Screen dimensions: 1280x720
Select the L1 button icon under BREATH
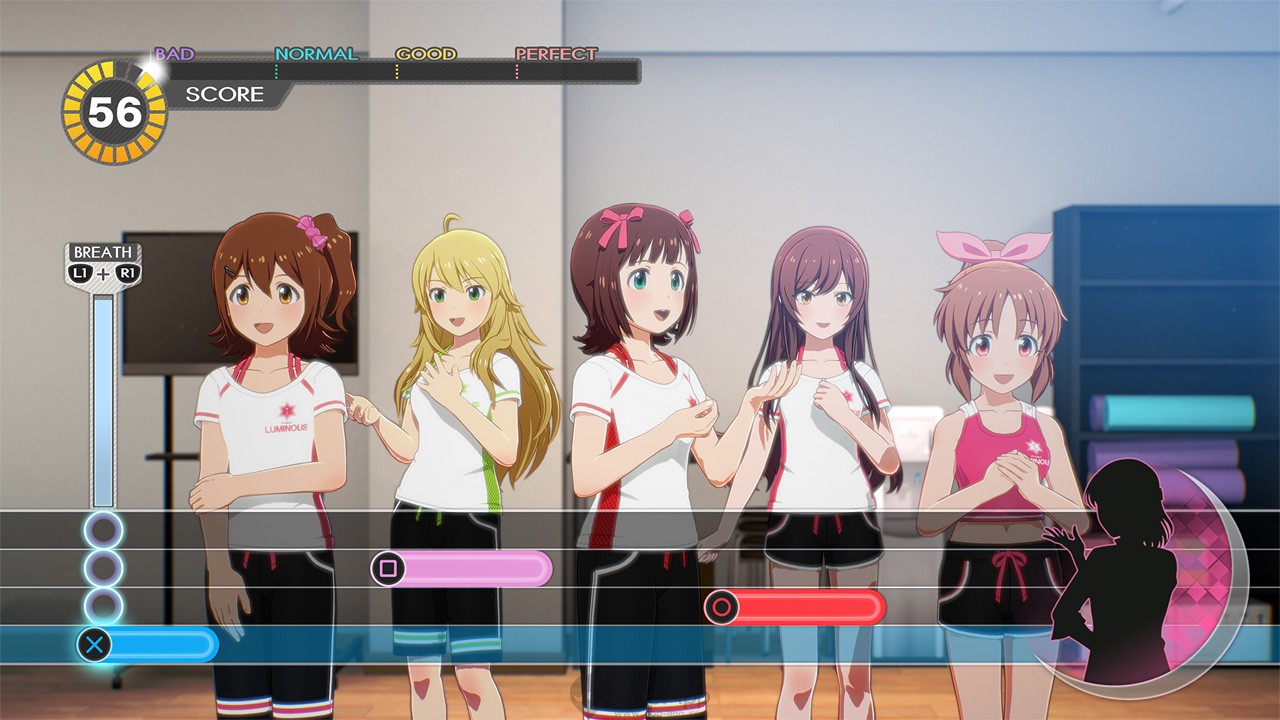pos(80,272)
